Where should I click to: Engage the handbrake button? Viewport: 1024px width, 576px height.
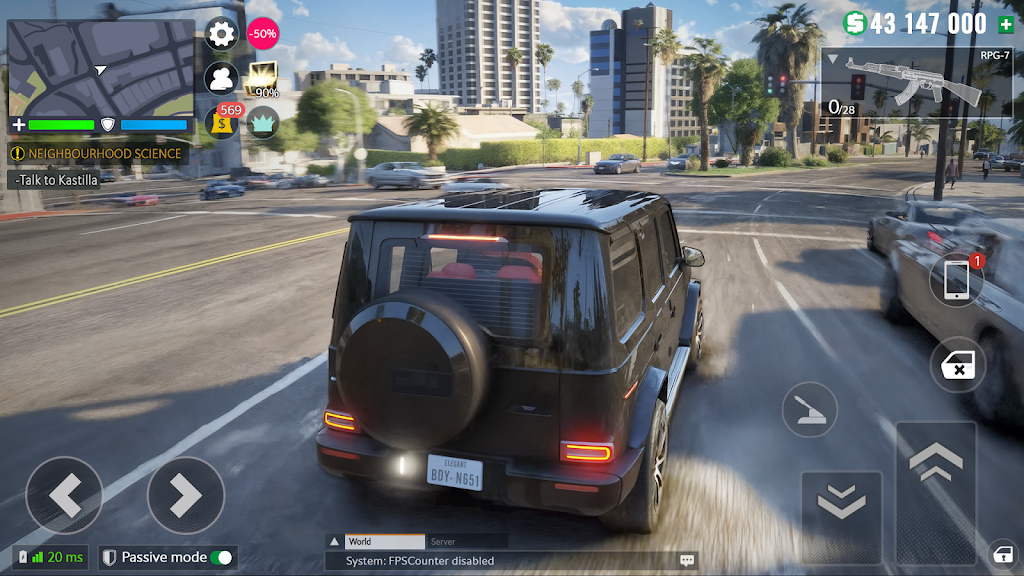(809, 409)
